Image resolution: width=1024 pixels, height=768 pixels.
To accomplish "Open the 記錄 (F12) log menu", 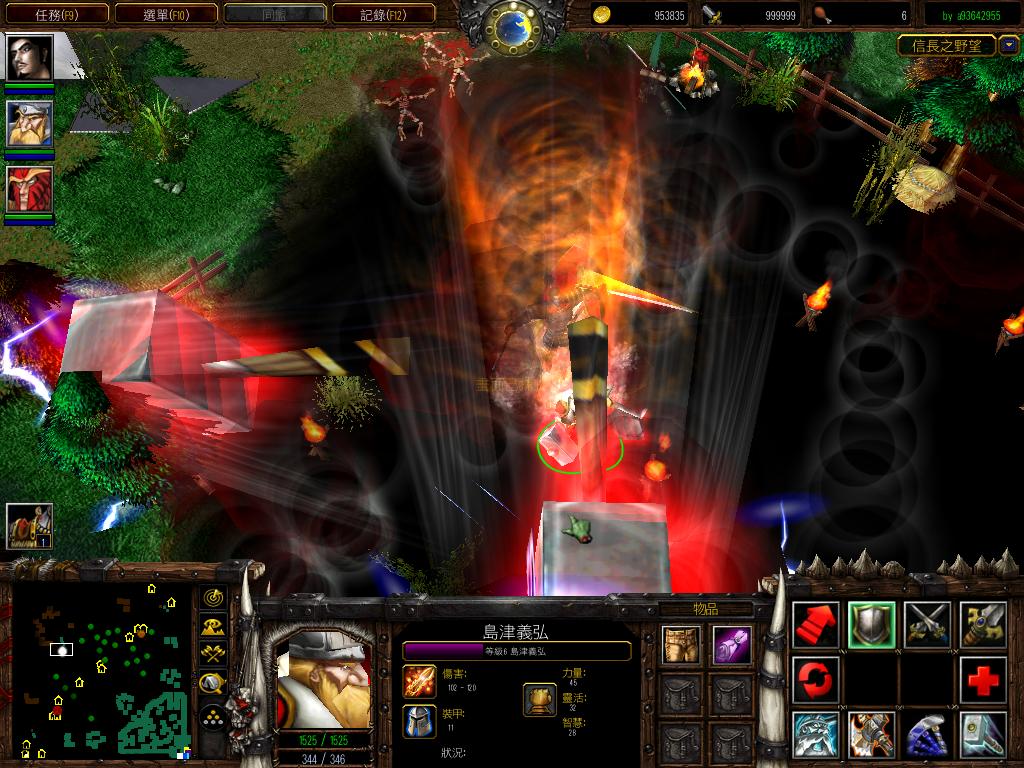I will coord(383,14).
